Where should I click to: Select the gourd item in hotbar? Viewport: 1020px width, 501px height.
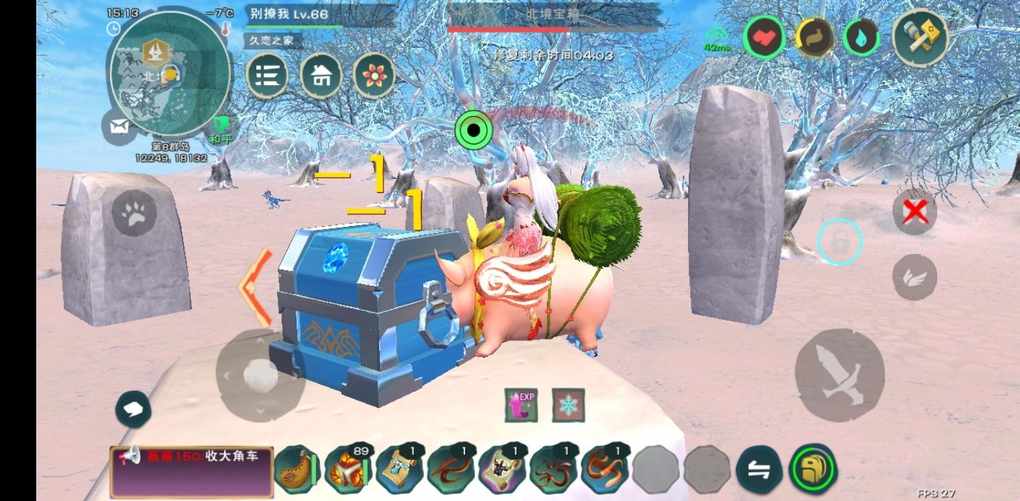tap(298, 469)
